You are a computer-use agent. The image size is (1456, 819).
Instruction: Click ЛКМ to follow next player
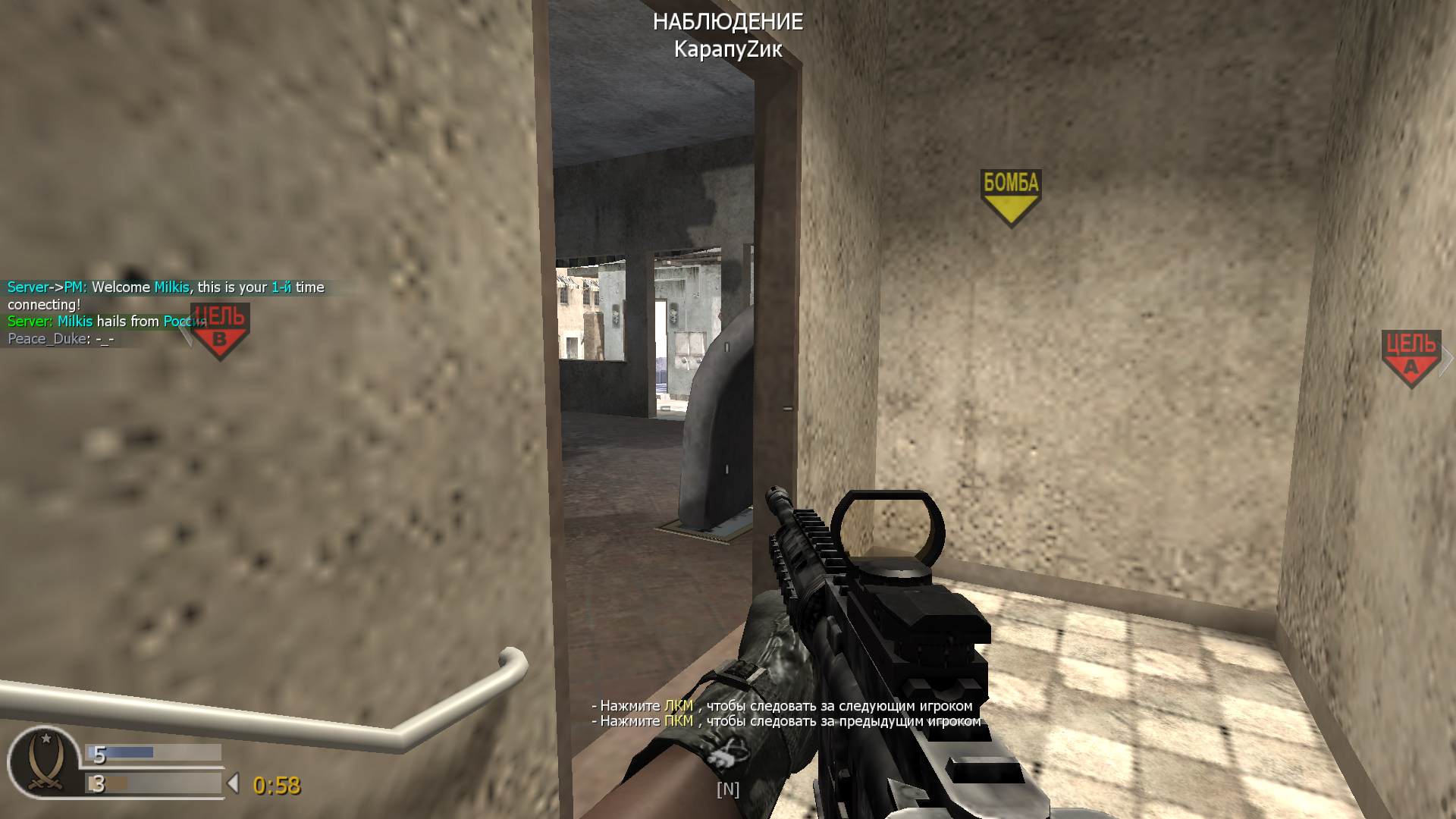pos(679,705)
